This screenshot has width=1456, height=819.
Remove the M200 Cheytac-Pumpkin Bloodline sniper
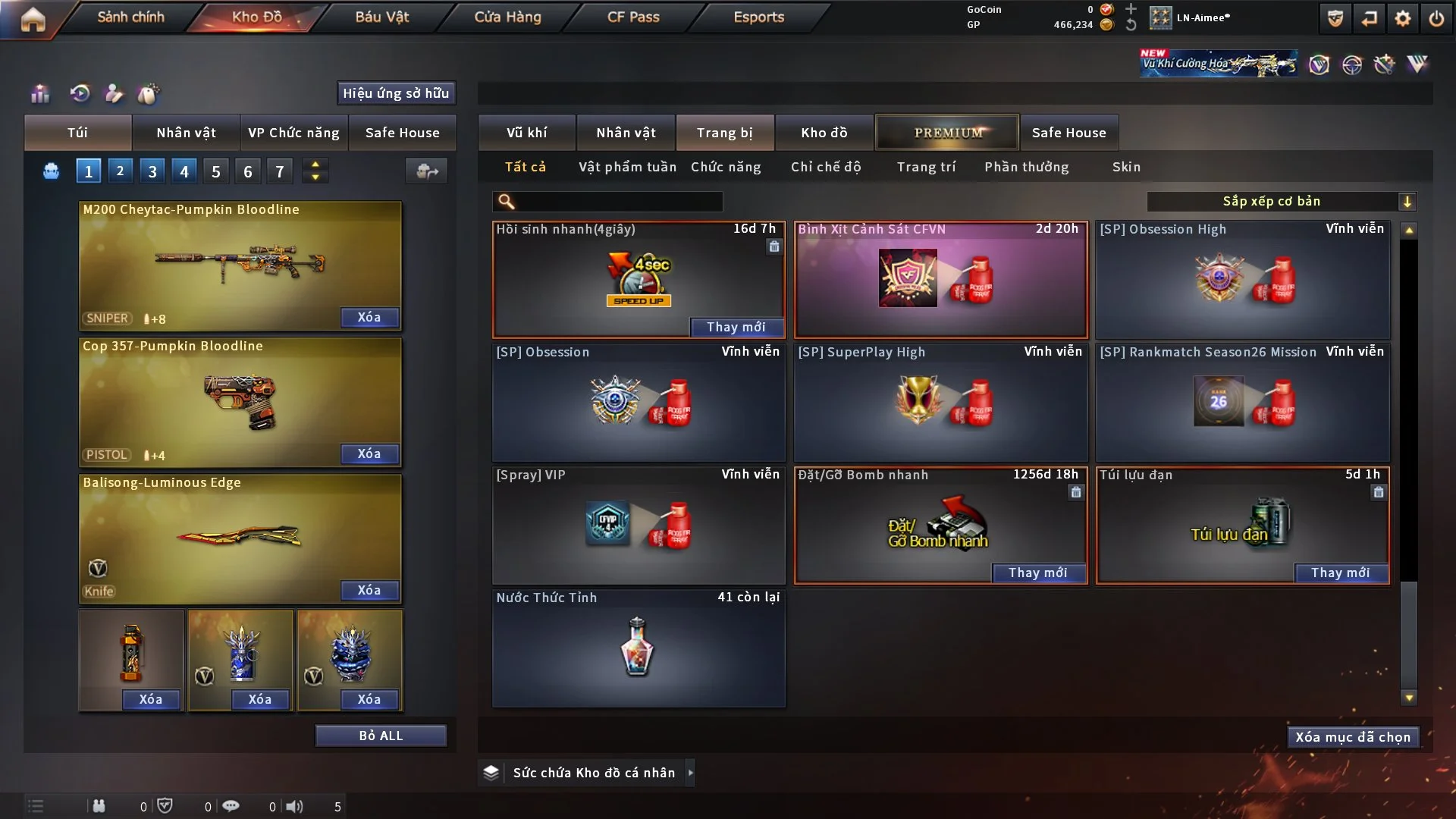369,318
